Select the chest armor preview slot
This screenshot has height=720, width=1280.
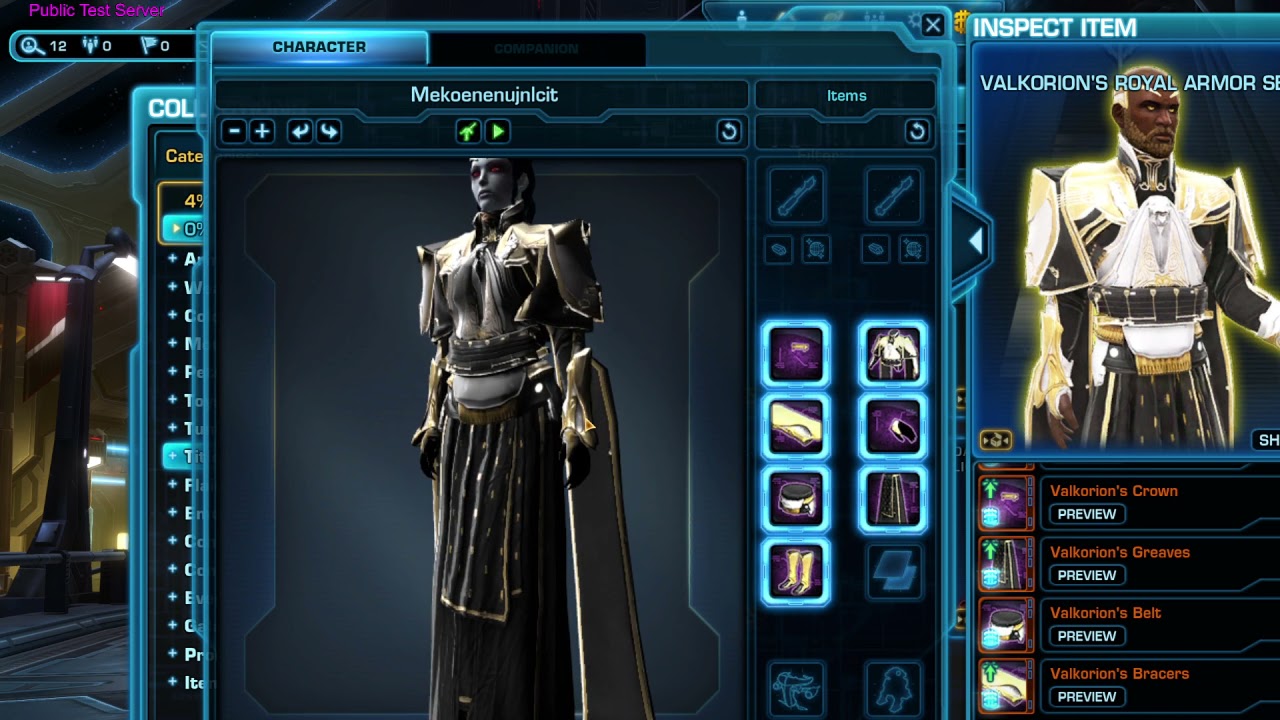click(892, 355)
